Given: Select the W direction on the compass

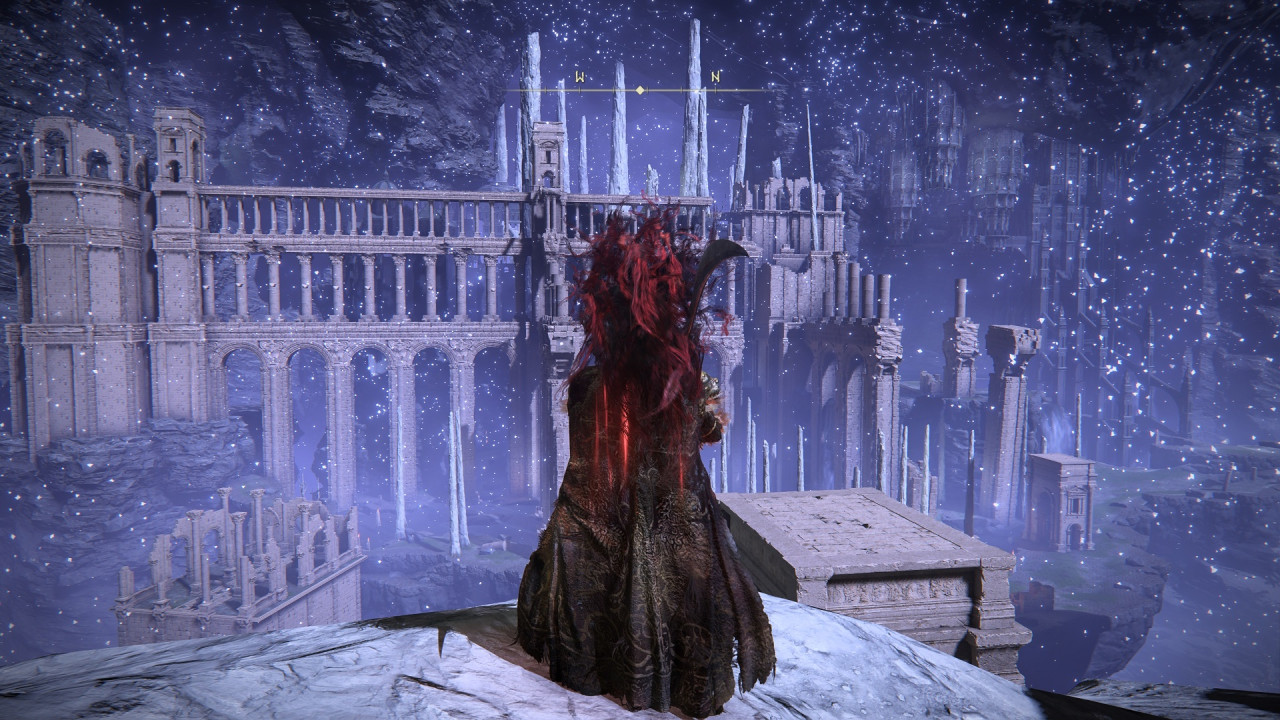Looking at the screenshot, I should coord(579,76).
